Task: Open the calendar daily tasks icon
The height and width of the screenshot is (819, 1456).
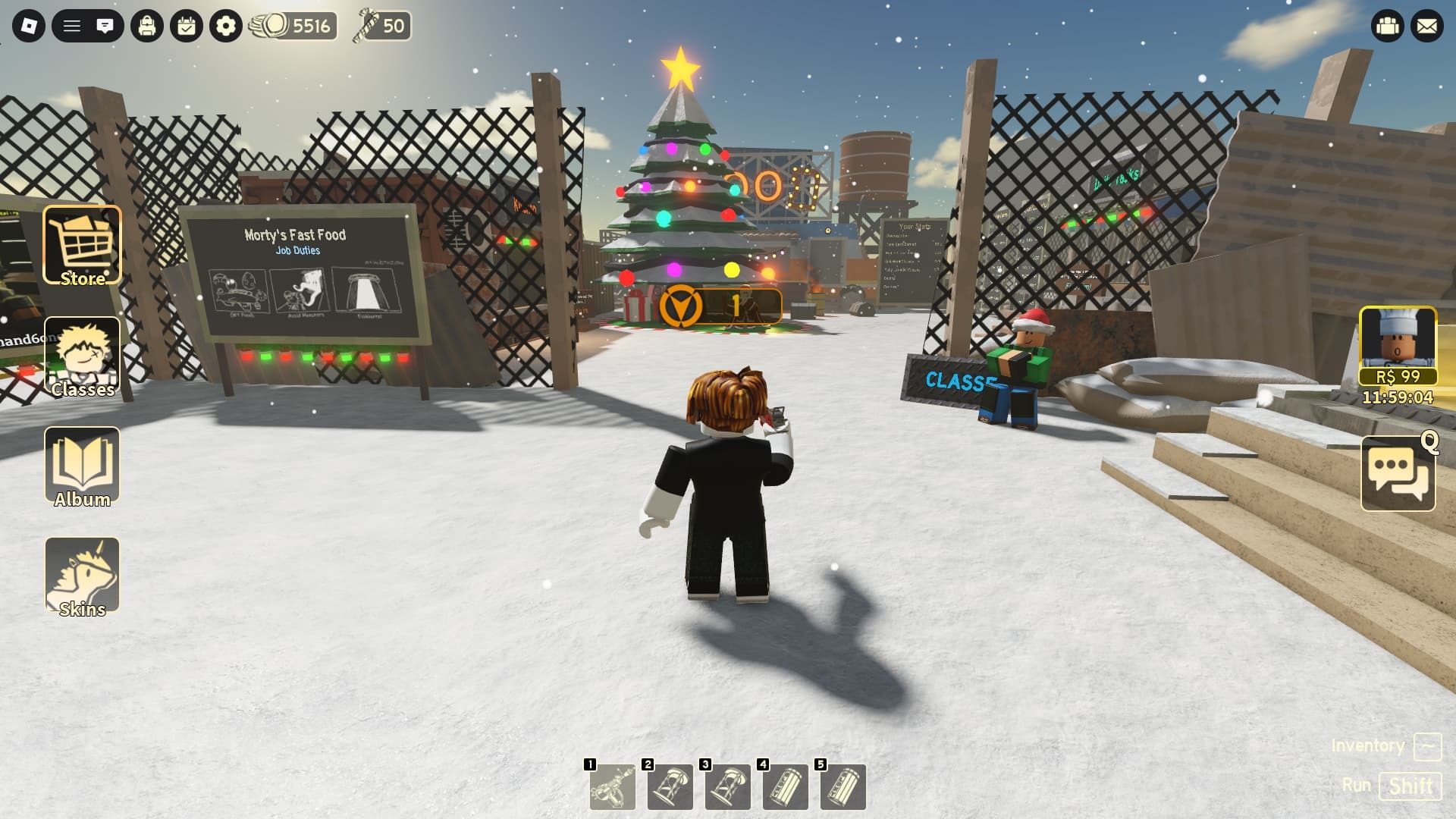Action: coord(187,27)
